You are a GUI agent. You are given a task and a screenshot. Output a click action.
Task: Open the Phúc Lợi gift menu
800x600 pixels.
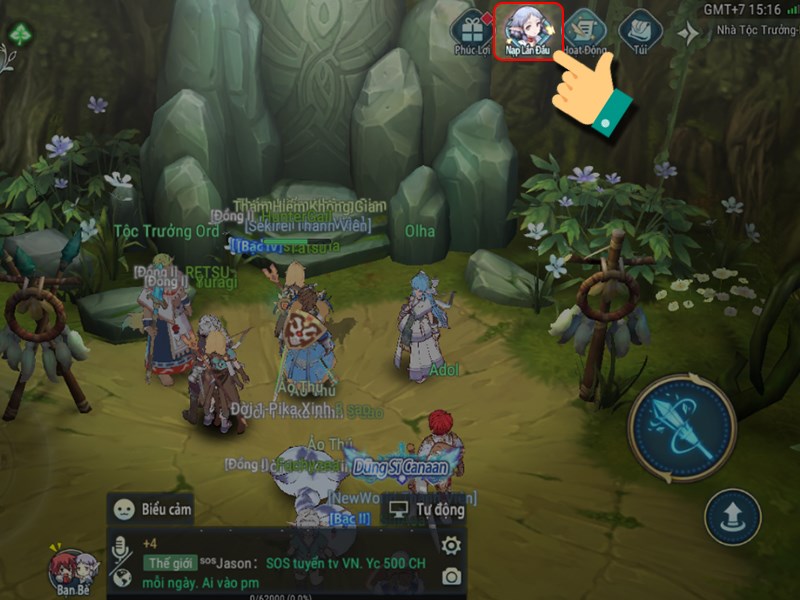470,31
